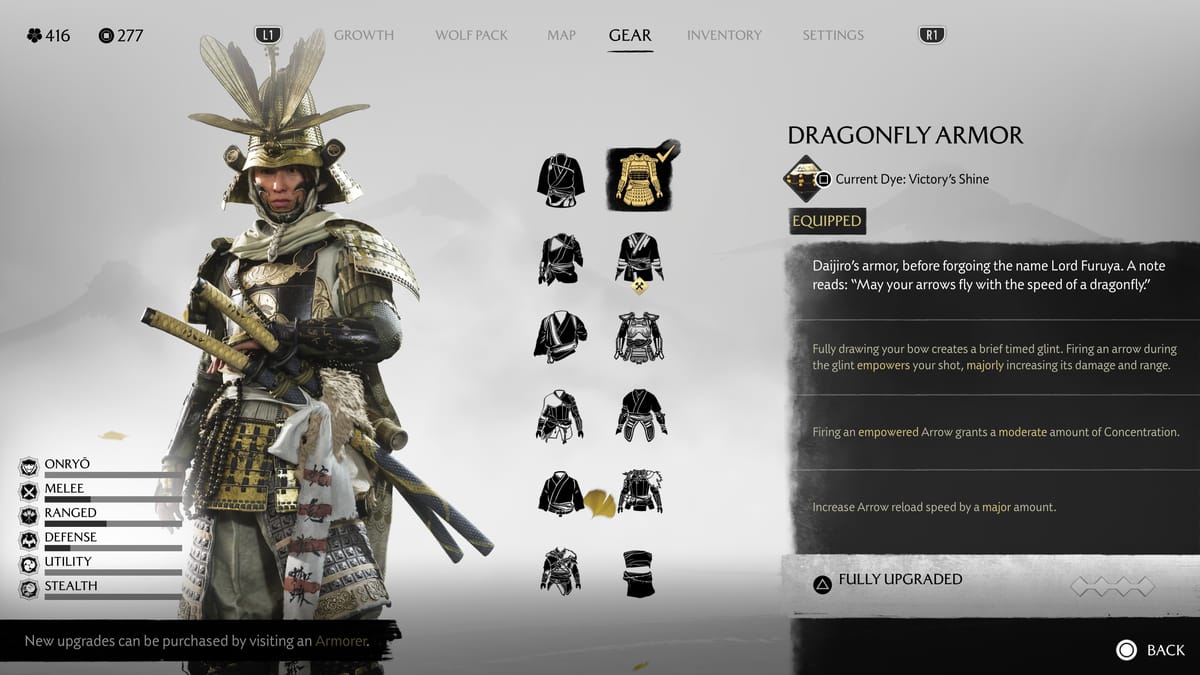This screenshot has width=1200, height=675.
Task: Switch to the Settings tab
Action: pos(833,35)
